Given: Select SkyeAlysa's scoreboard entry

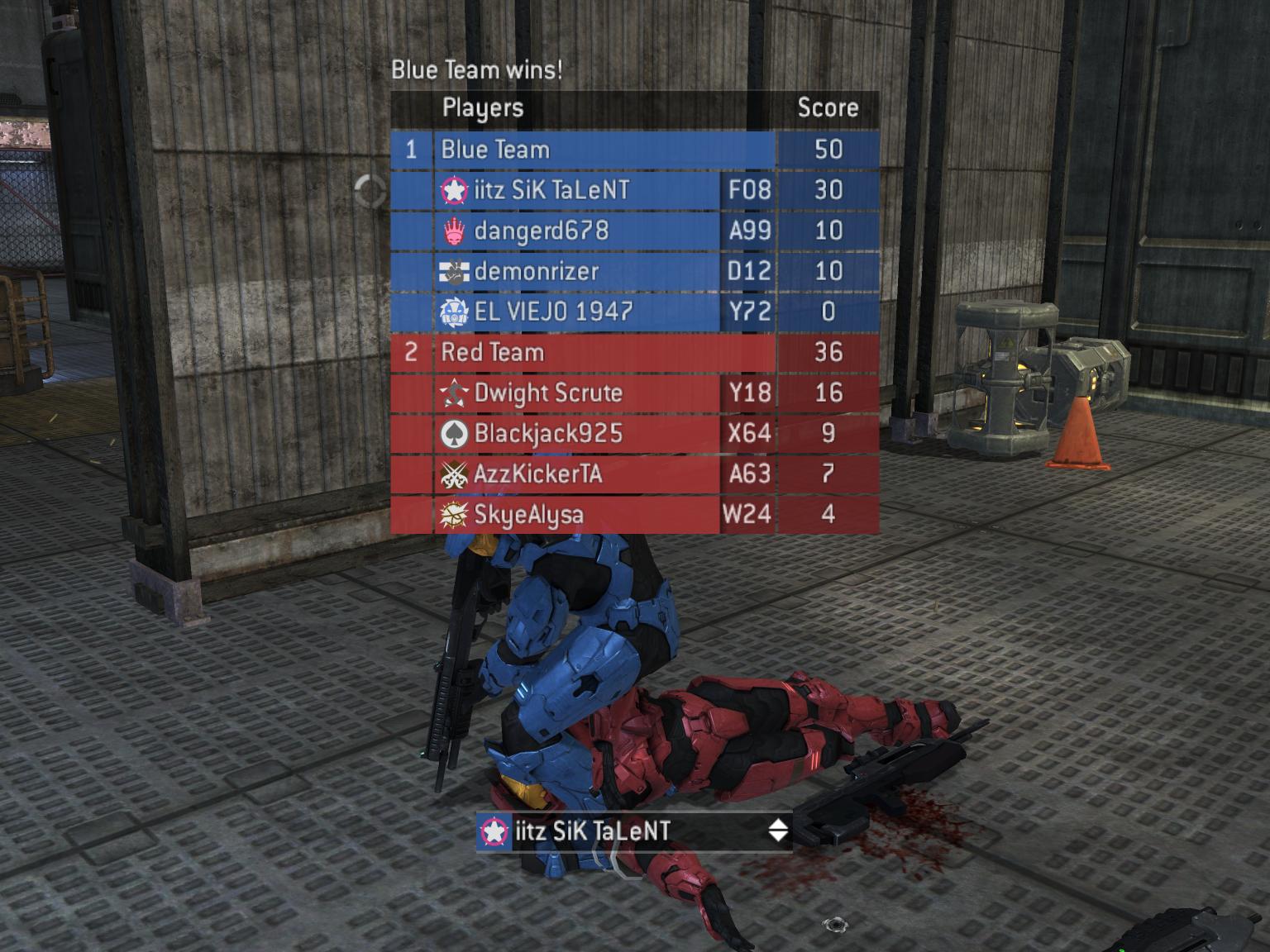Looking at the screenshot, I should click(x=579, y=514).
